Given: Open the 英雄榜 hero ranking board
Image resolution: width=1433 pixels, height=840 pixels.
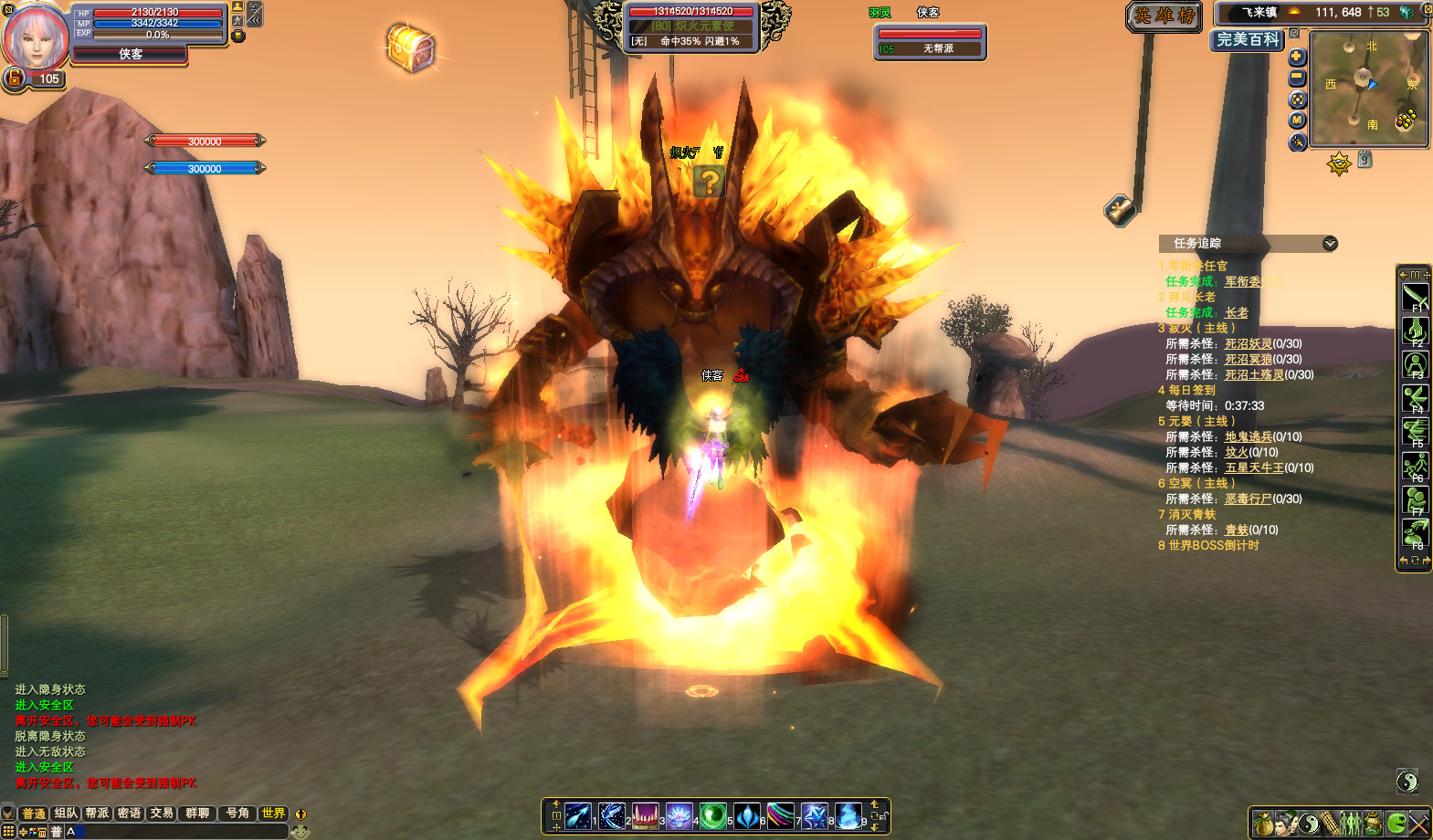Looking at the screenshot, I should click(1164, 16).
